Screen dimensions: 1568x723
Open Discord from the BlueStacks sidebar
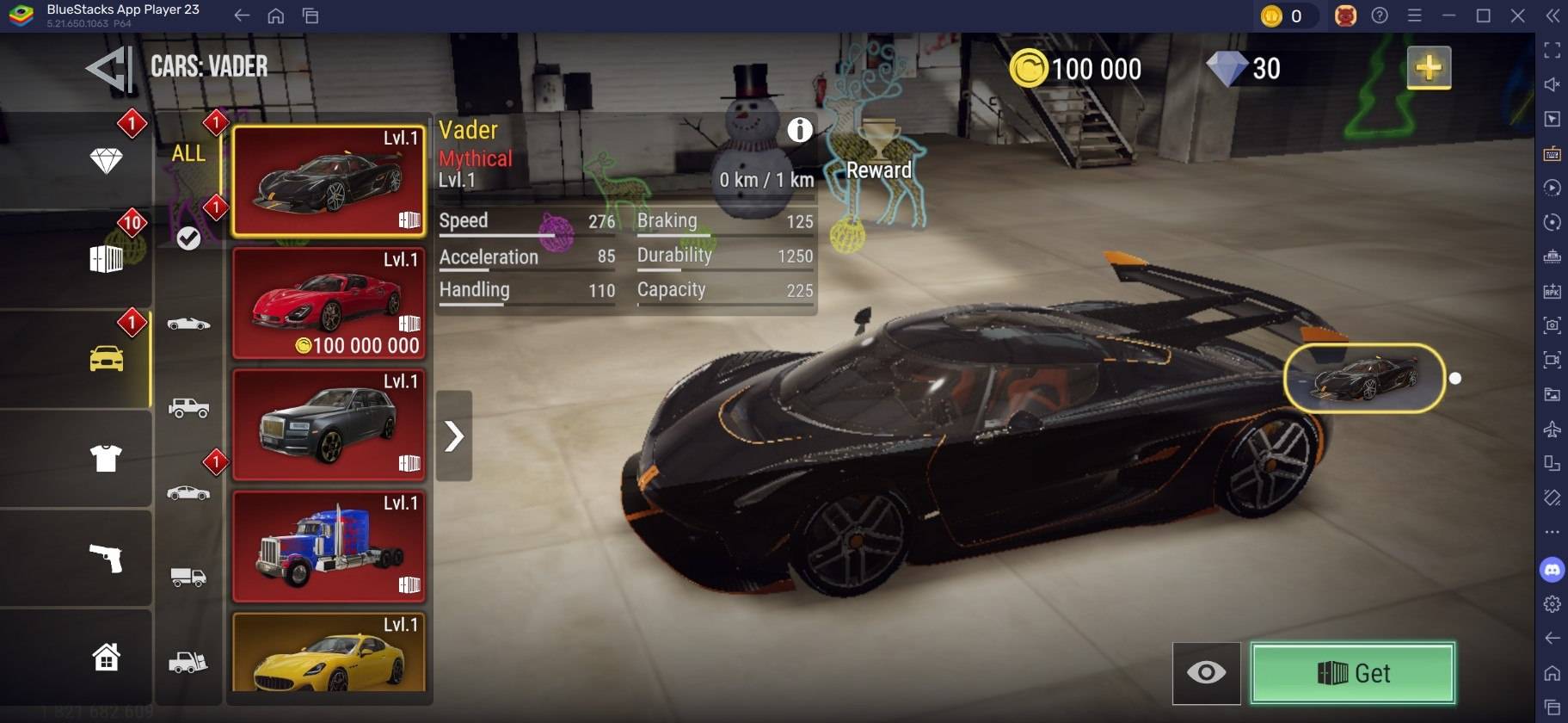tap(1553, 567)
